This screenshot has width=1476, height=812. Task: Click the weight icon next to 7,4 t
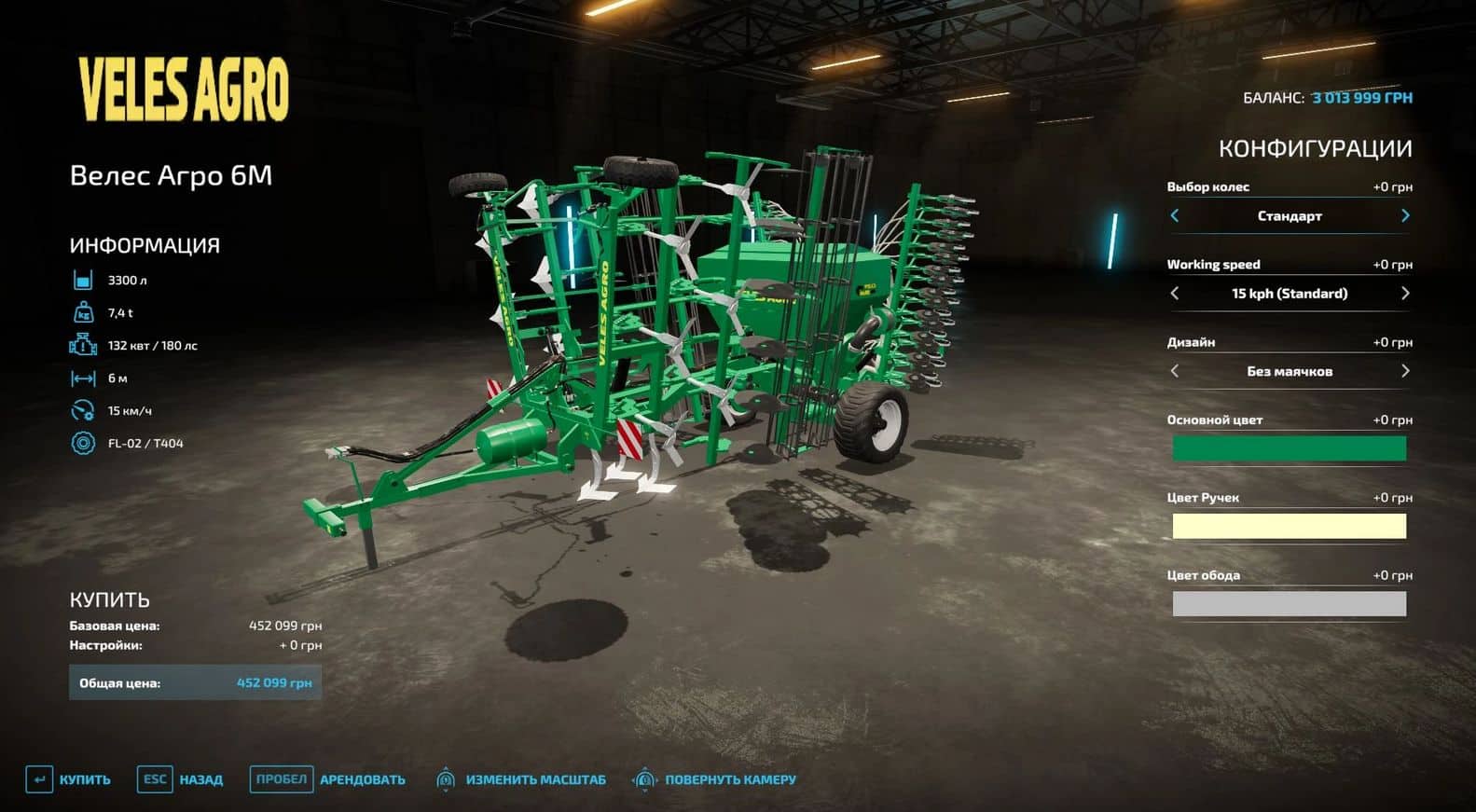83,311
